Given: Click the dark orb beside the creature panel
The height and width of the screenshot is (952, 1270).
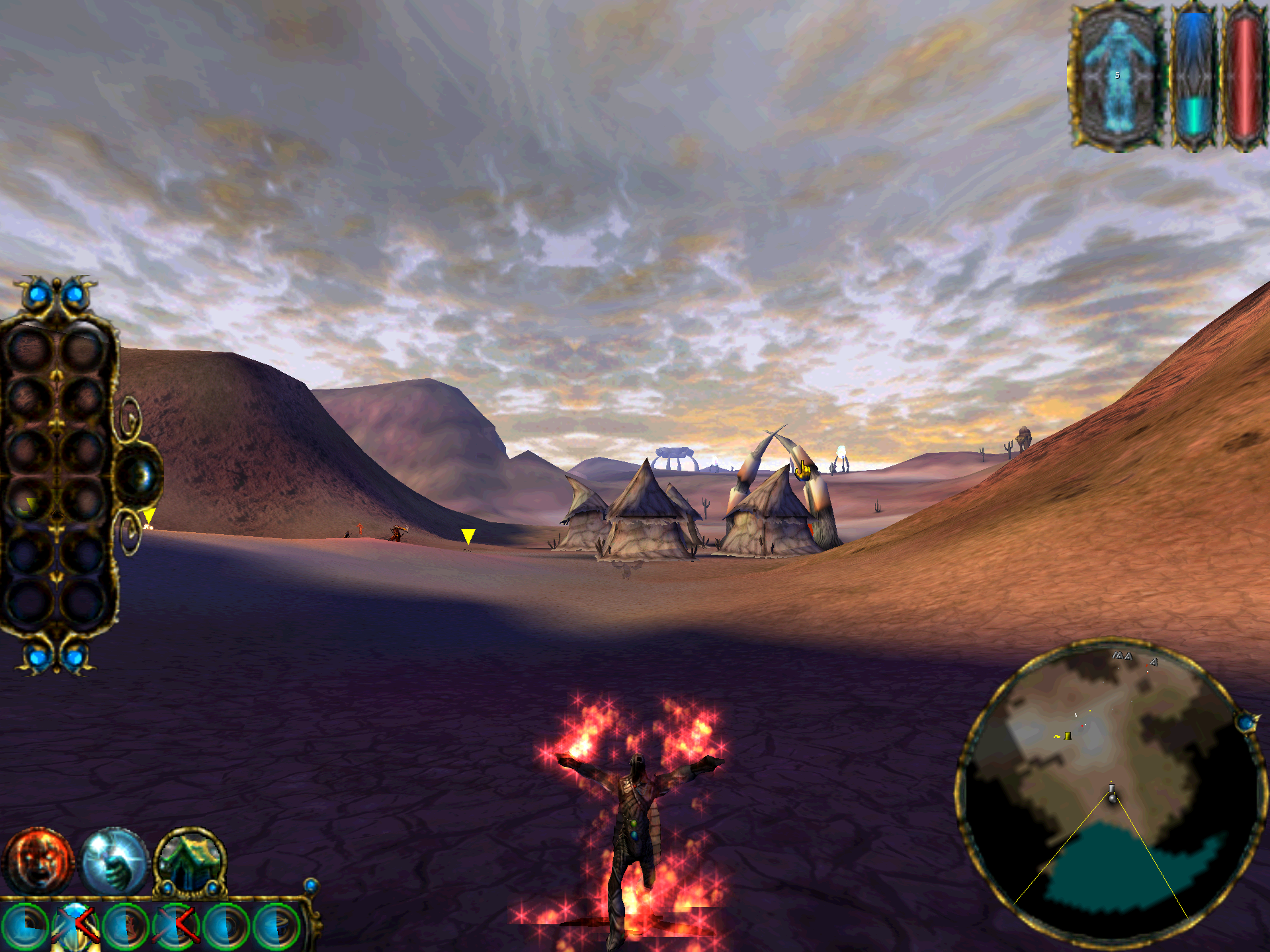Looking at the screenshot, I should 140,475.
